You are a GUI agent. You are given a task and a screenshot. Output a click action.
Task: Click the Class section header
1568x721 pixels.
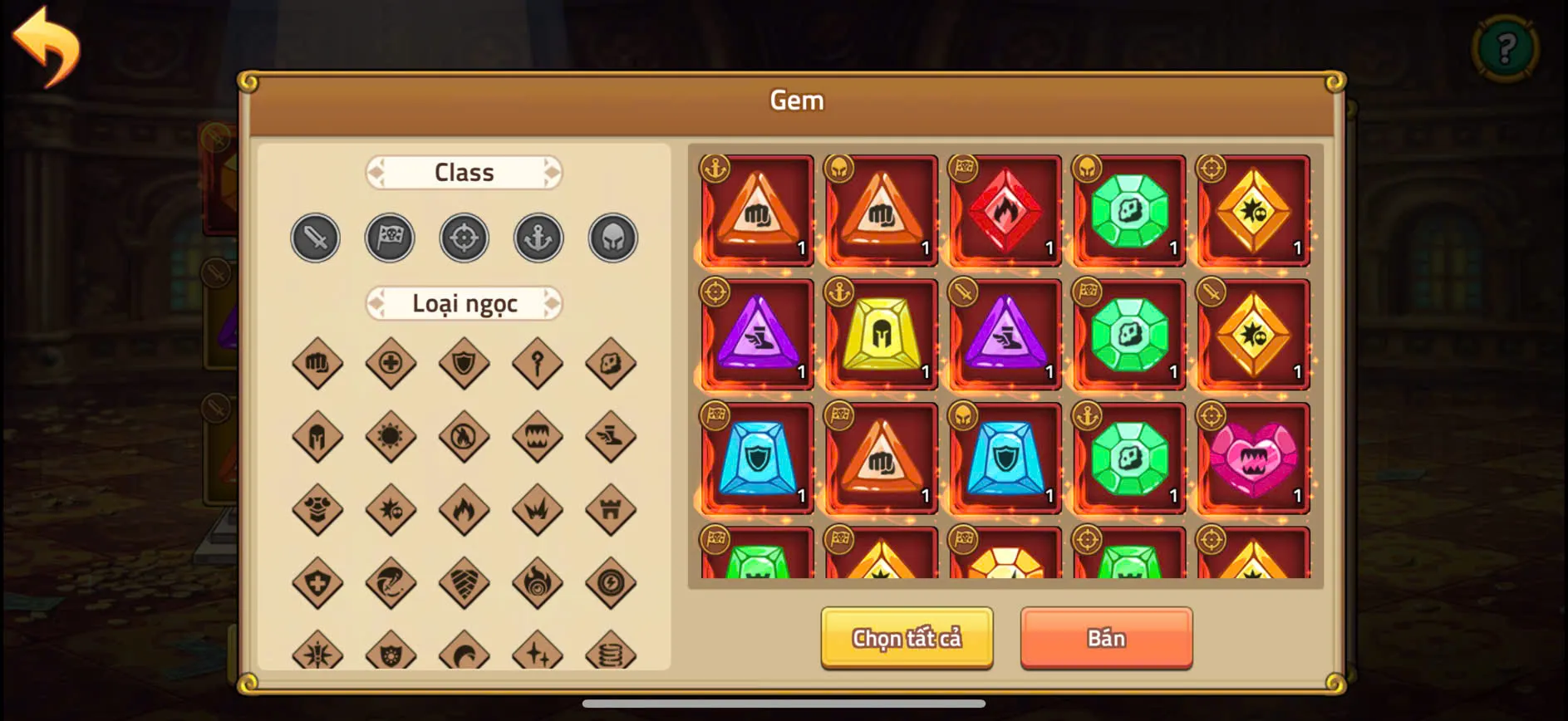pos(464,172)
